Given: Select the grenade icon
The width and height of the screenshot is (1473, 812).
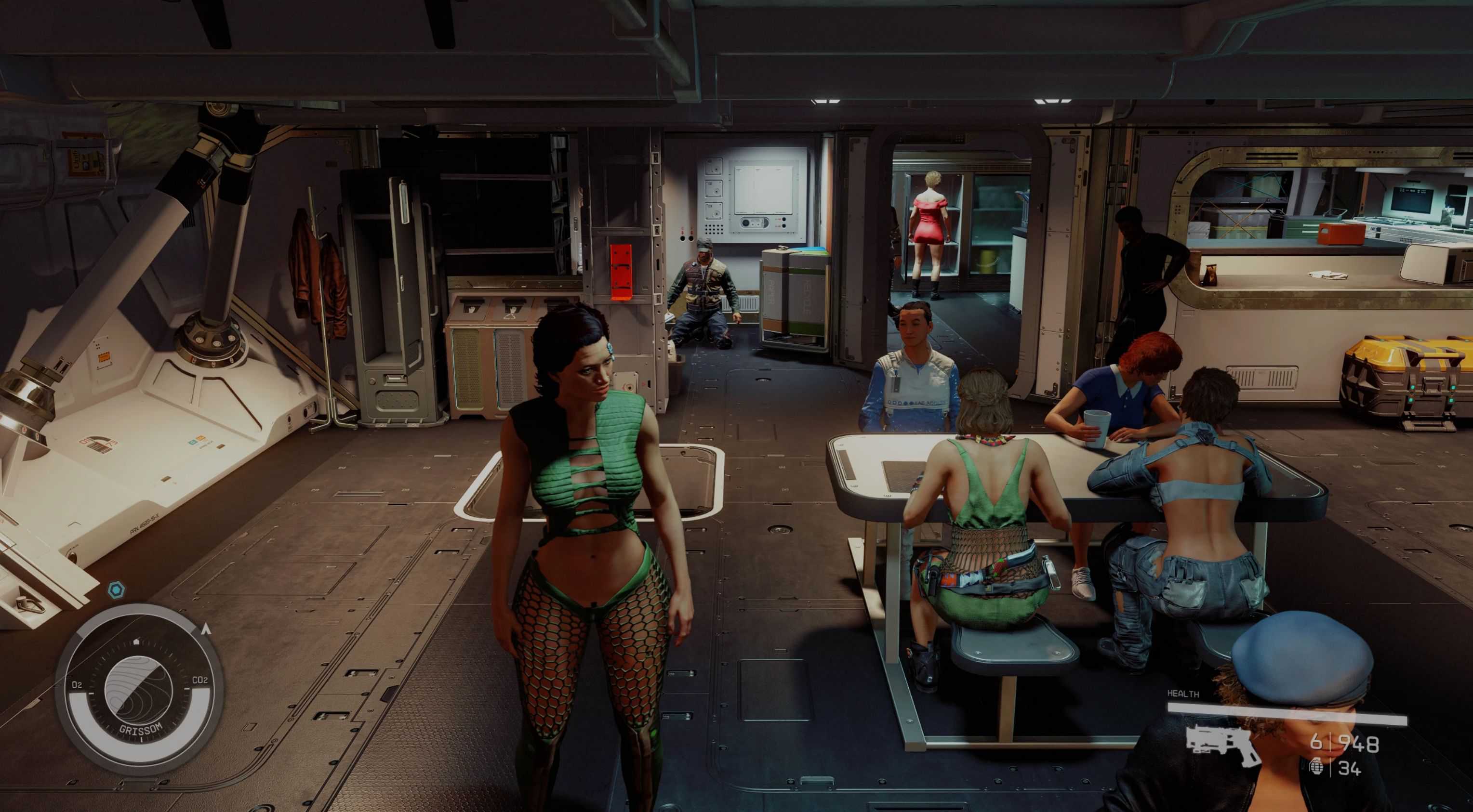Looking at the screenshot, I should 1315,767.
